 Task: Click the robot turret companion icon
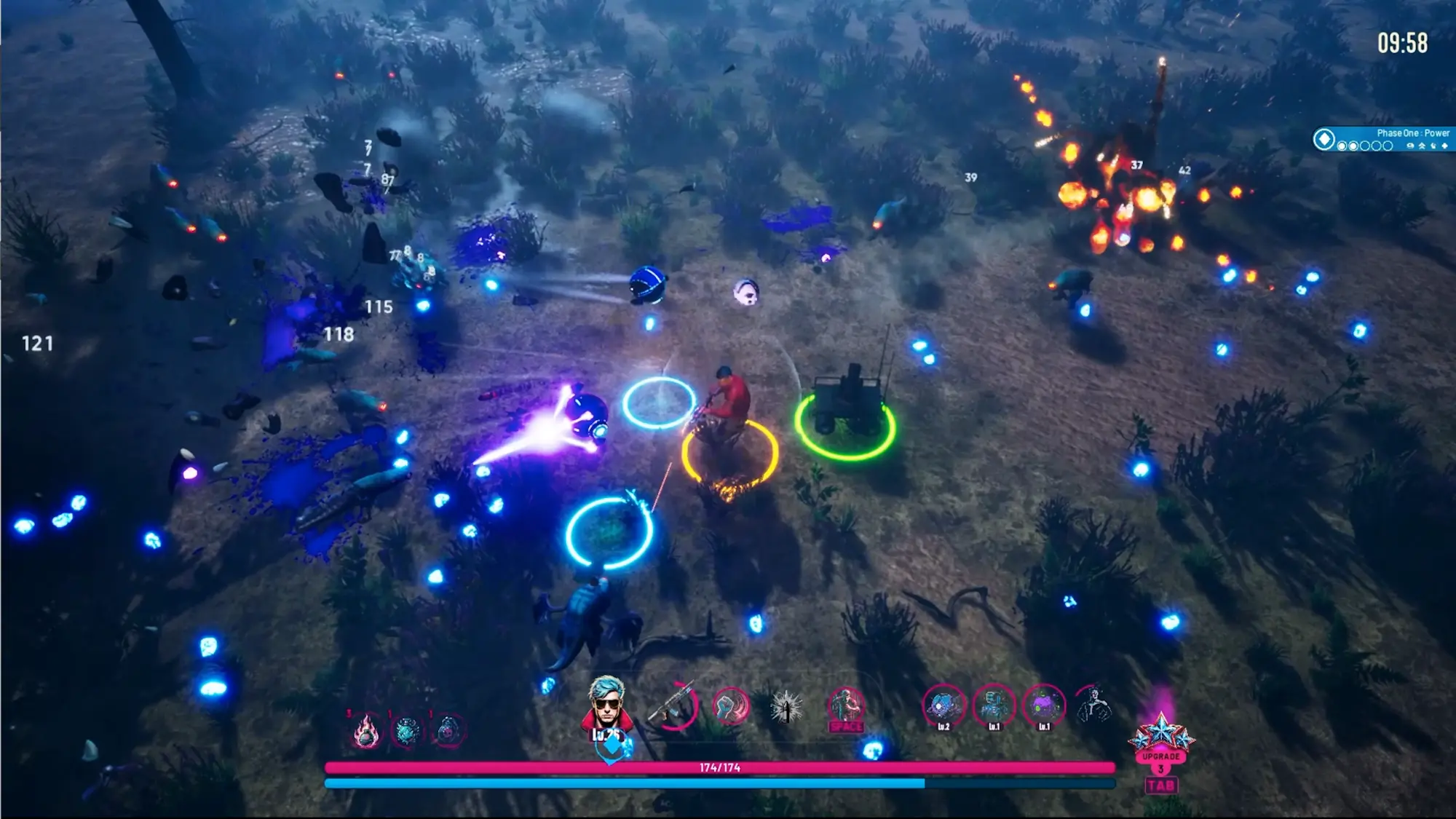(x=994, y=706)
